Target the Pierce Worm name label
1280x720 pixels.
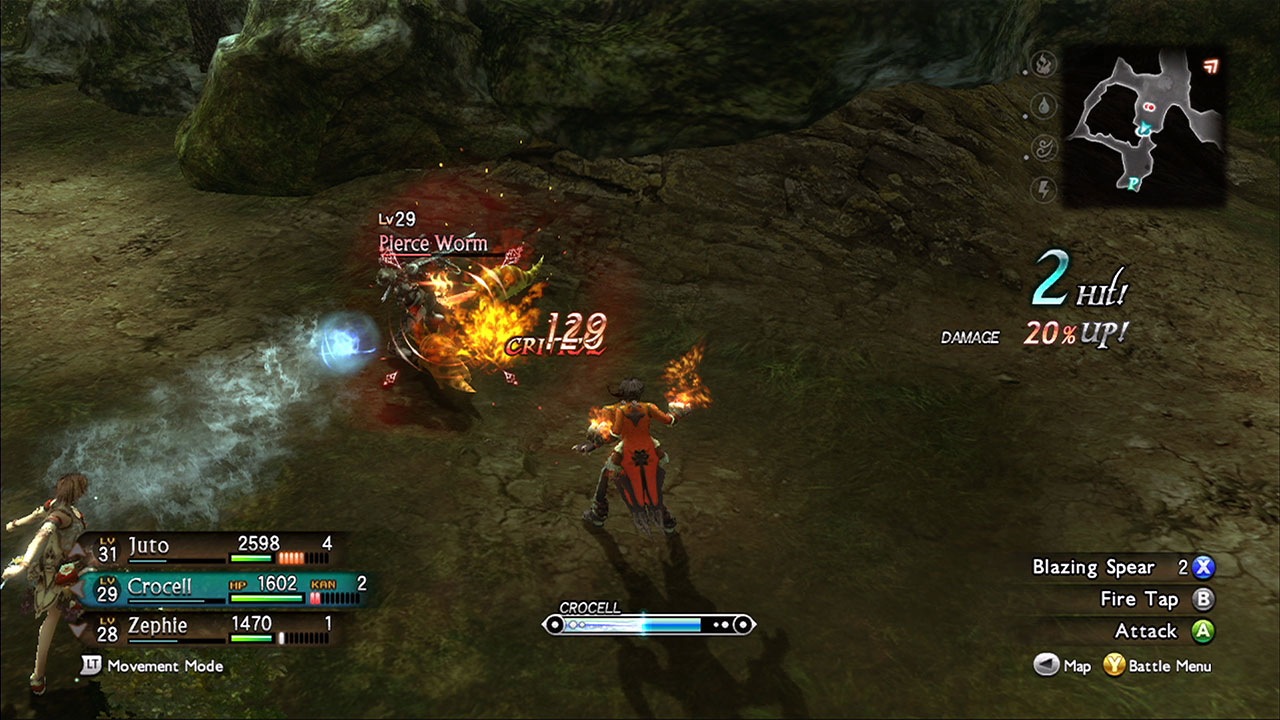click(x=433, y=243)
